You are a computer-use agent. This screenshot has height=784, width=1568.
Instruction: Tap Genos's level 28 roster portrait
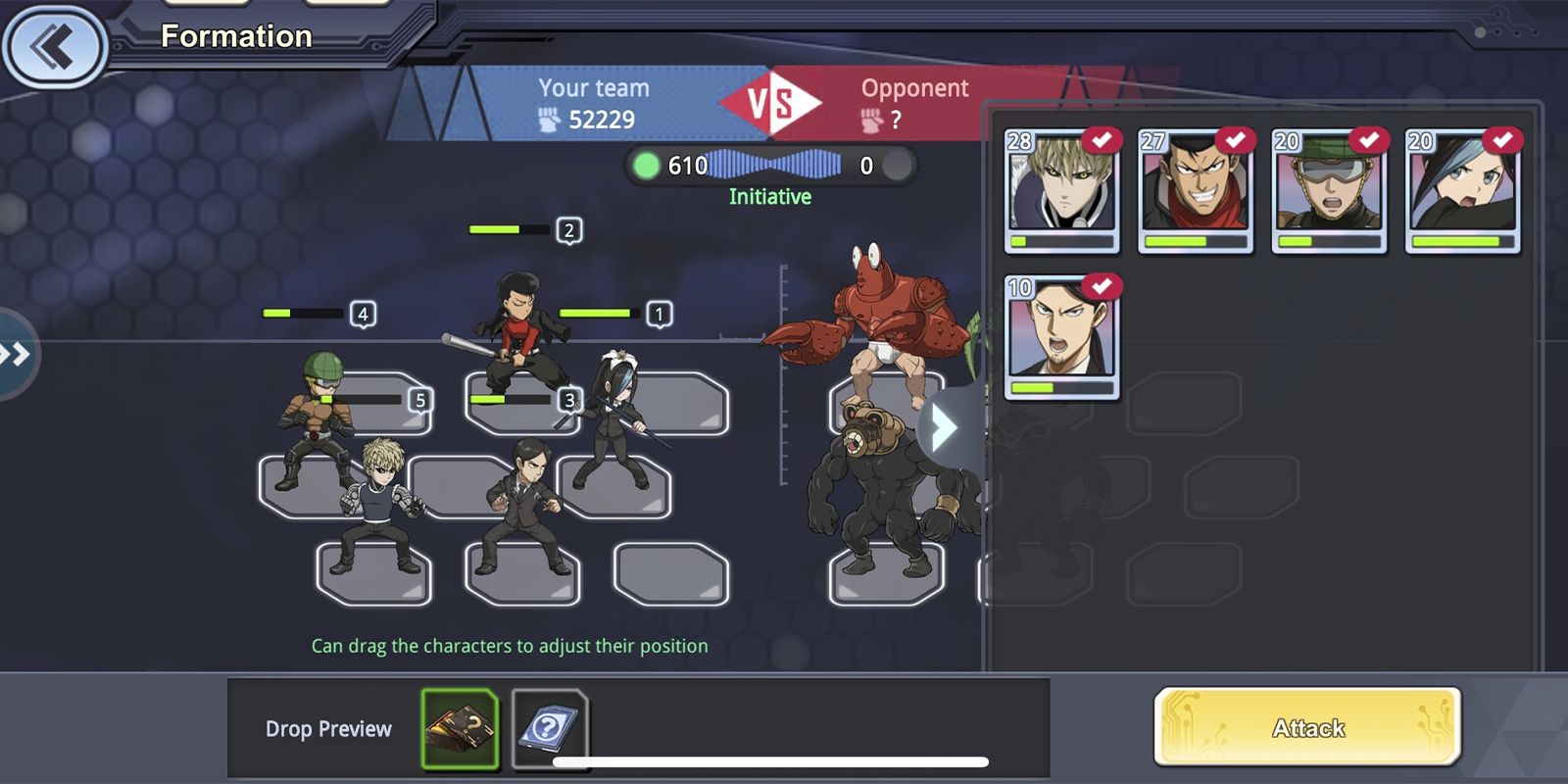[x=1061, y=191]
